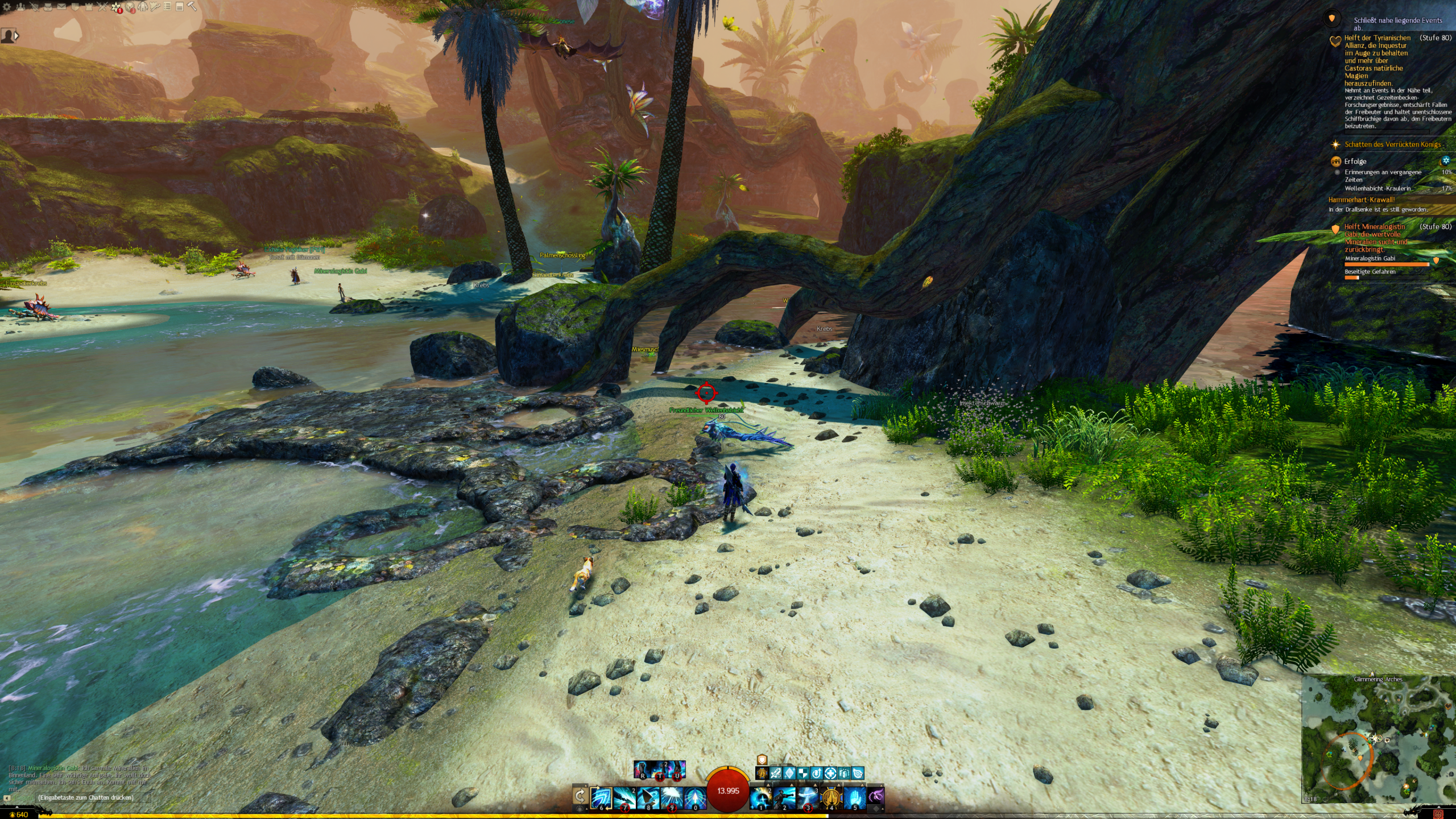Open the mail envelope icon
The height and width of the screenshot is (819, 1456).
tap(61, 7)
